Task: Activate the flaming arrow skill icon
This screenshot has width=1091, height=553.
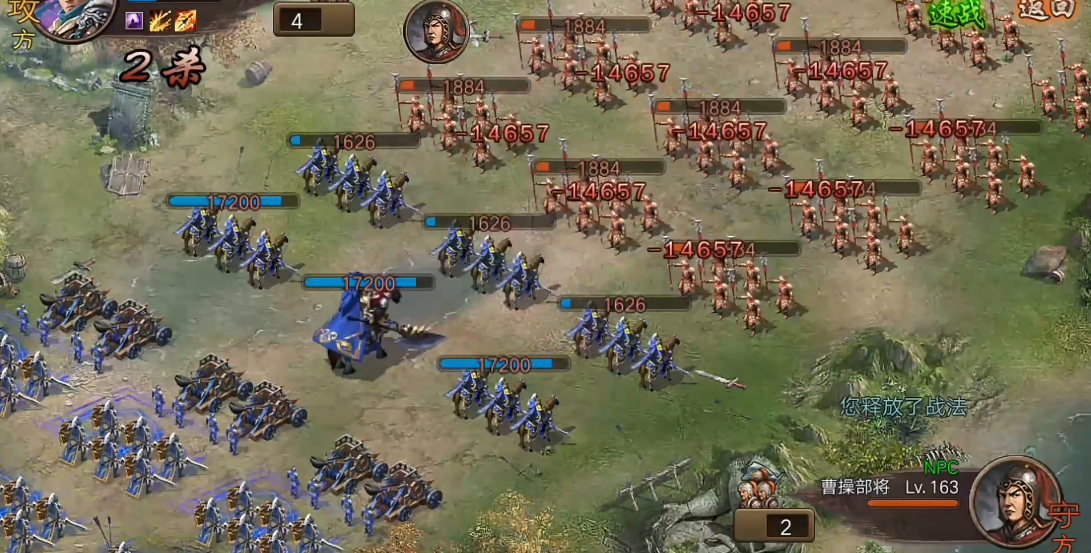Action: click(185, 21)
